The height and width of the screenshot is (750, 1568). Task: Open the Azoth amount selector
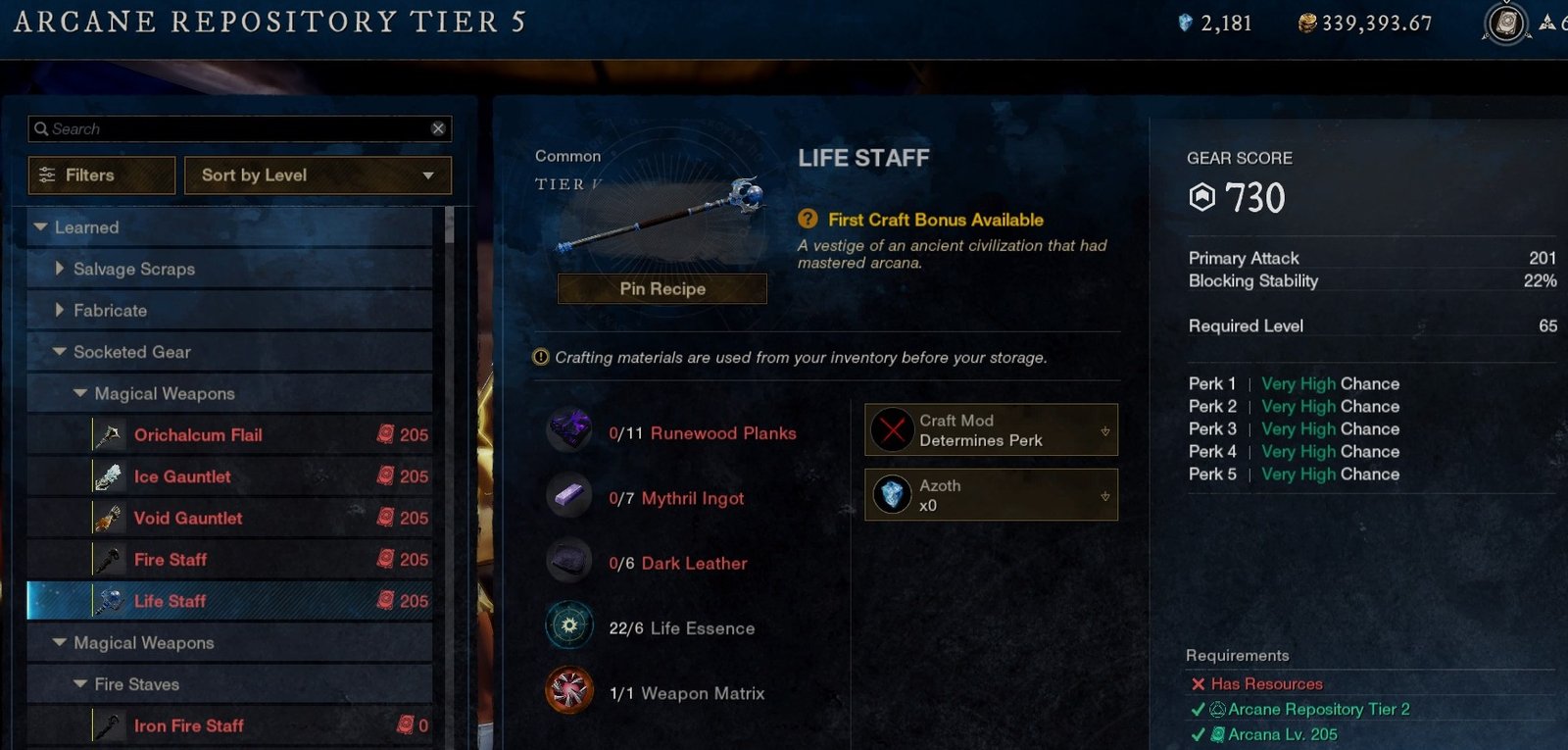point(991,495)
